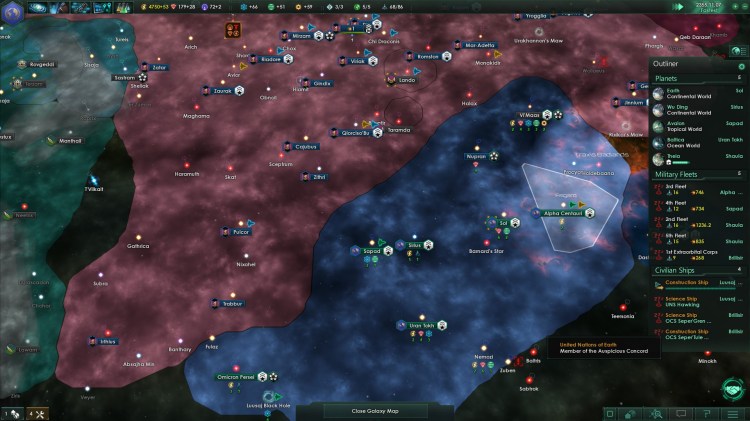Select the Sirius system label
Screen dimensions: 750x421
[414, 244]
